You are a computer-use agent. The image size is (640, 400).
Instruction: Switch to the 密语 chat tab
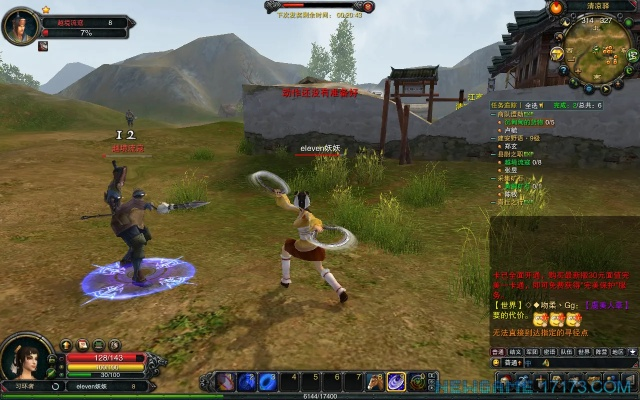coord(548,352)
